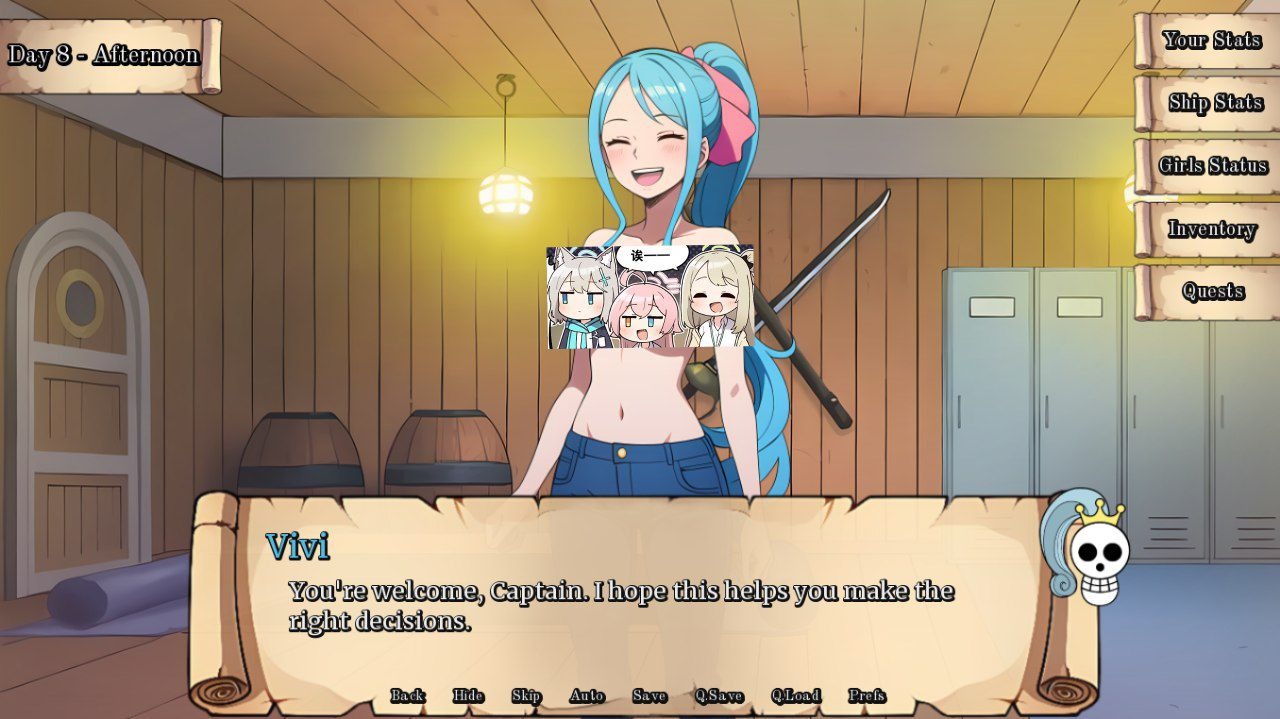View the Quests log
Viewport: 1280px width, 719px height.
[1212, 291]
